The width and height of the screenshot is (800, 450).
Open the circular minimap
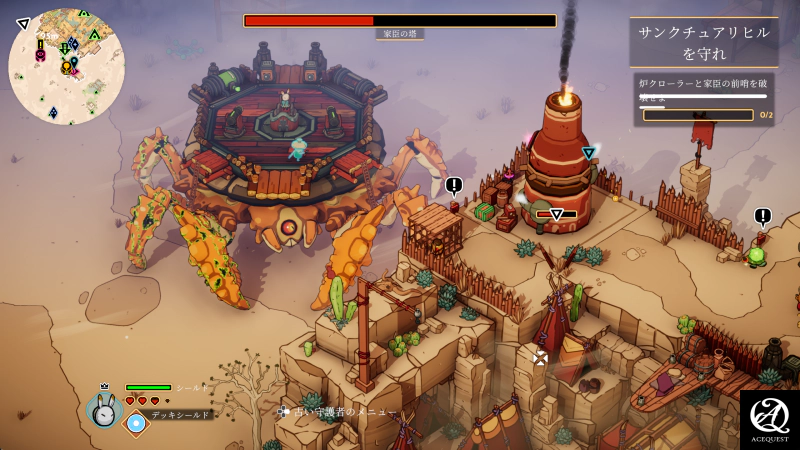[67, 66]
